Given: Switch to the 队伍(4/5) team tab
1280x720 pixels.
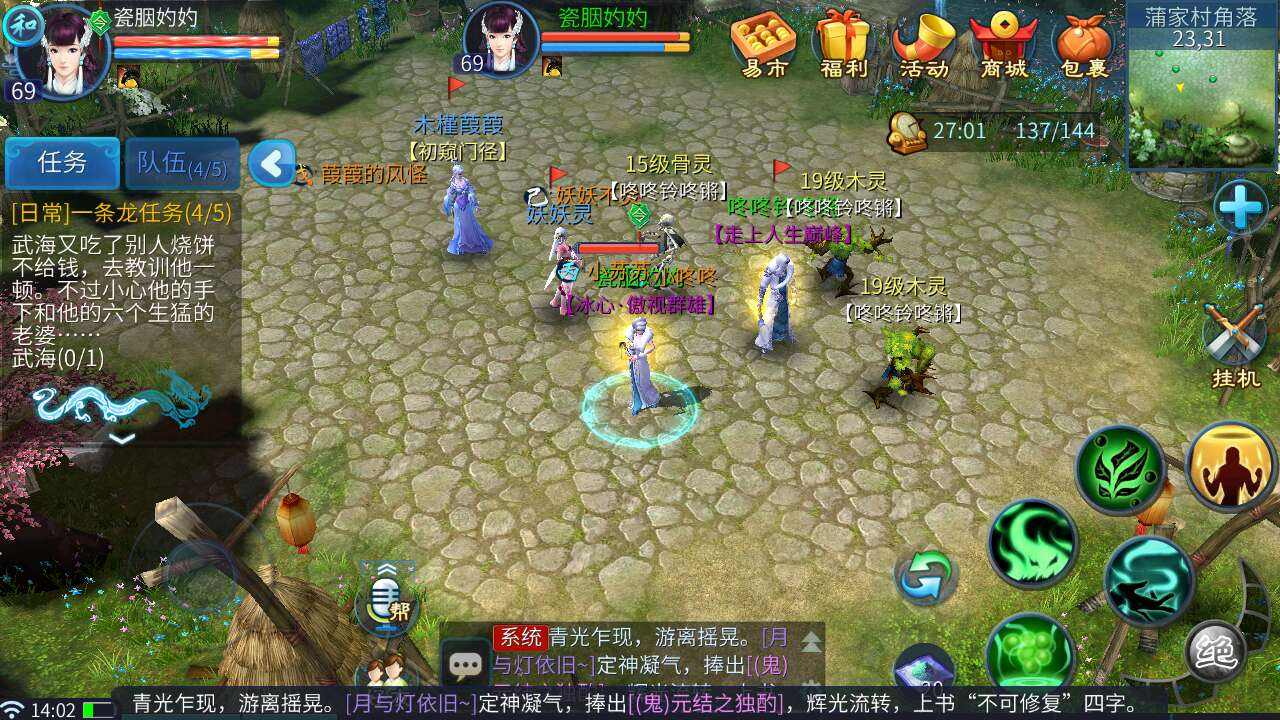Looking at the screenshot, I should point(181,163).
